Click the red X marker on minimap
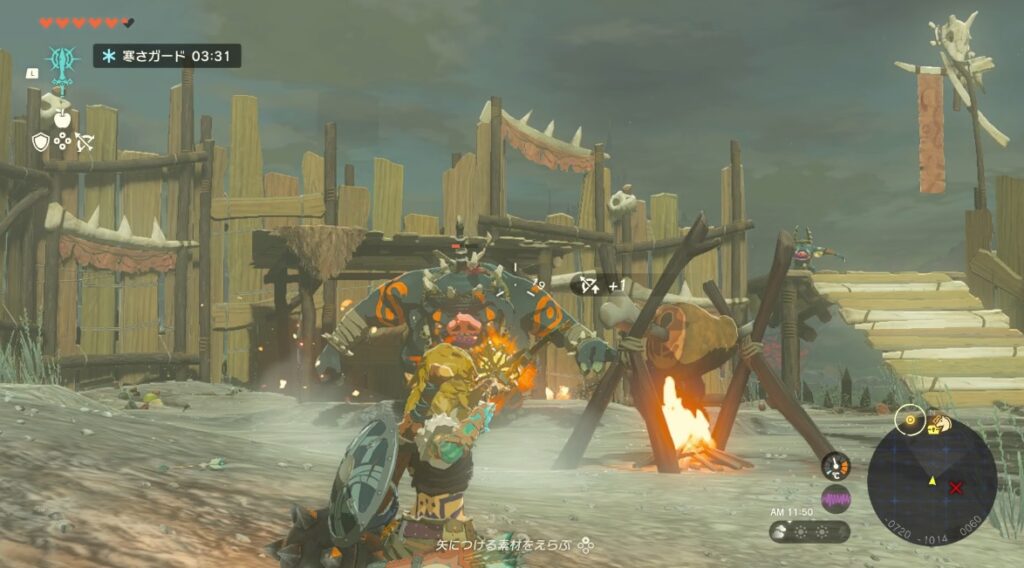The height and width of the screenshot is (568, 1024). pos(956,487)
